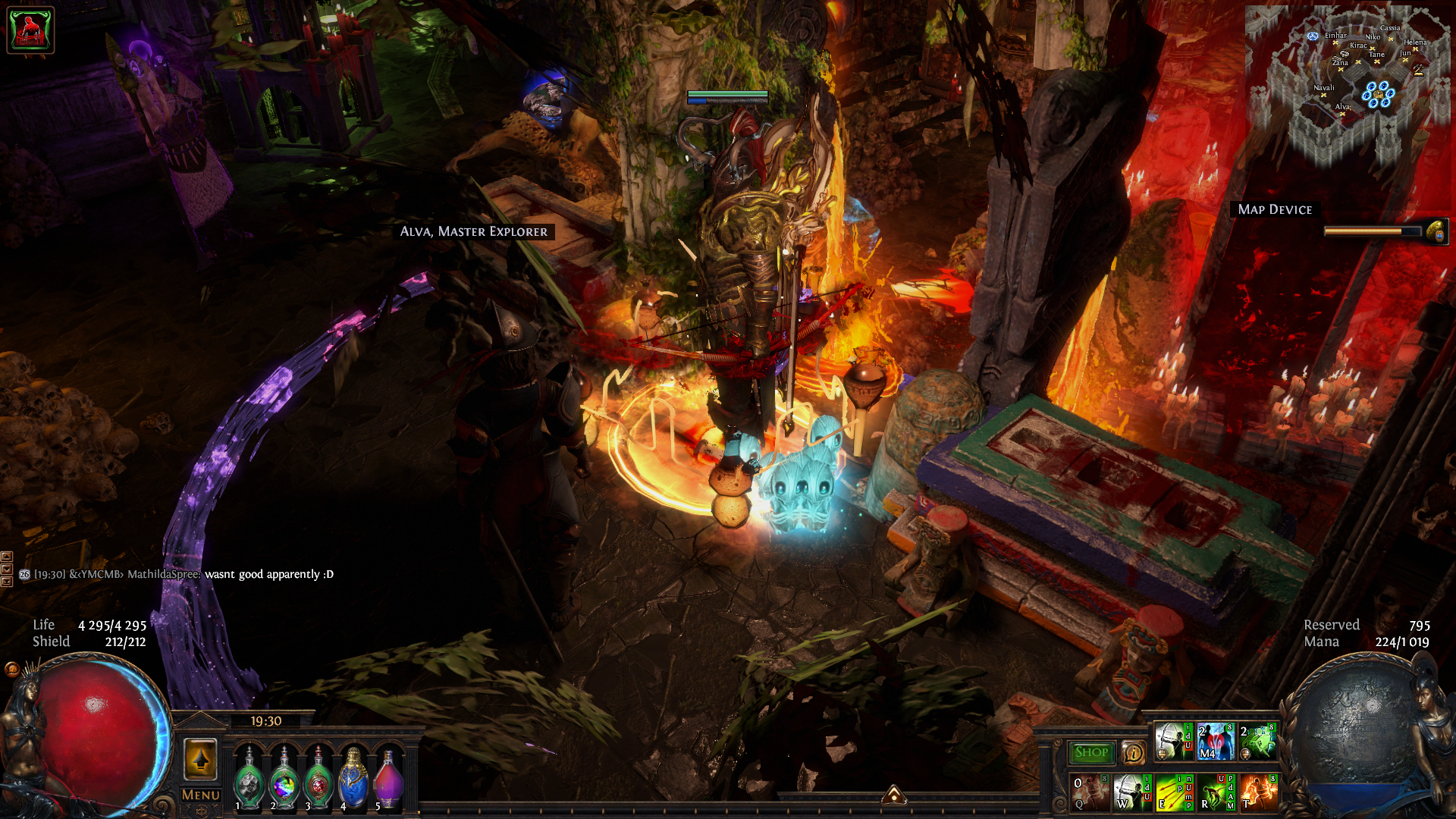Open the minimap overlay

pos(1348,83)
